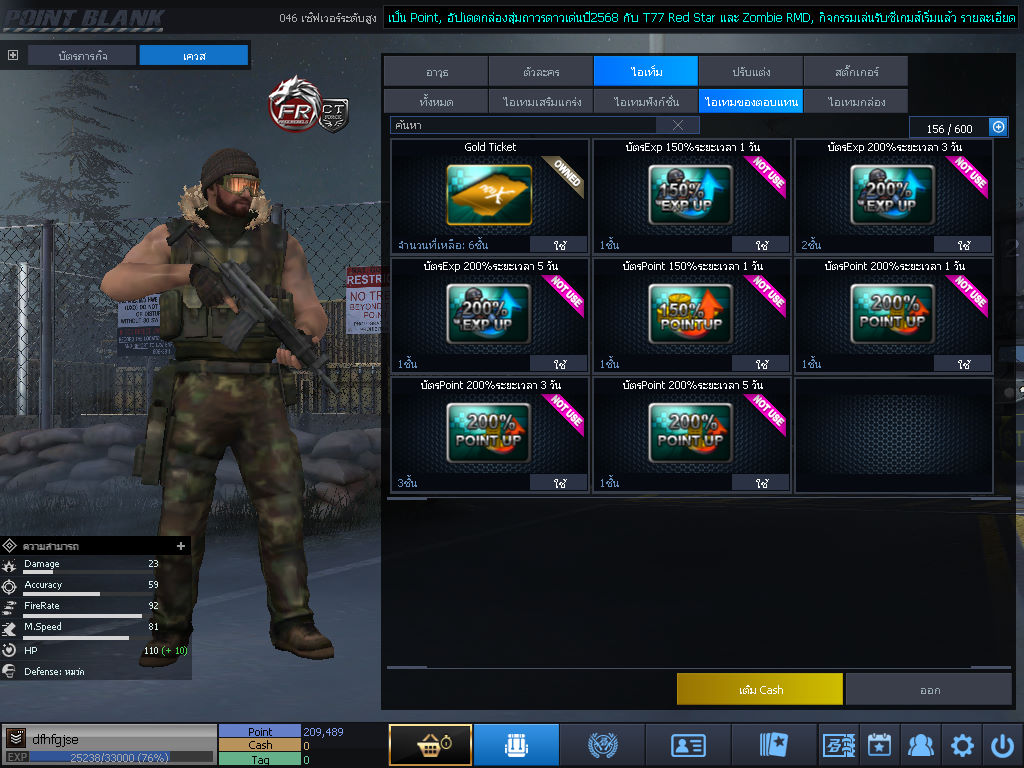The height and width of the screenshot is (768, 1024).
Task: Exit inventory with the ออก button
Action: [929, 689]
